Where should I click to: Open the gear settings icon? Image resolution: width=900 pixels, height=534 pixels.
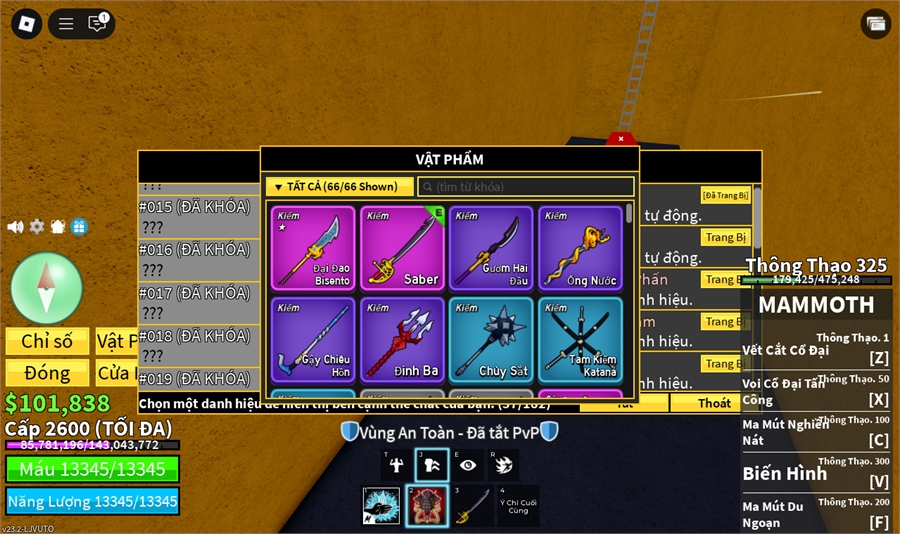click(x=37, y=227)
